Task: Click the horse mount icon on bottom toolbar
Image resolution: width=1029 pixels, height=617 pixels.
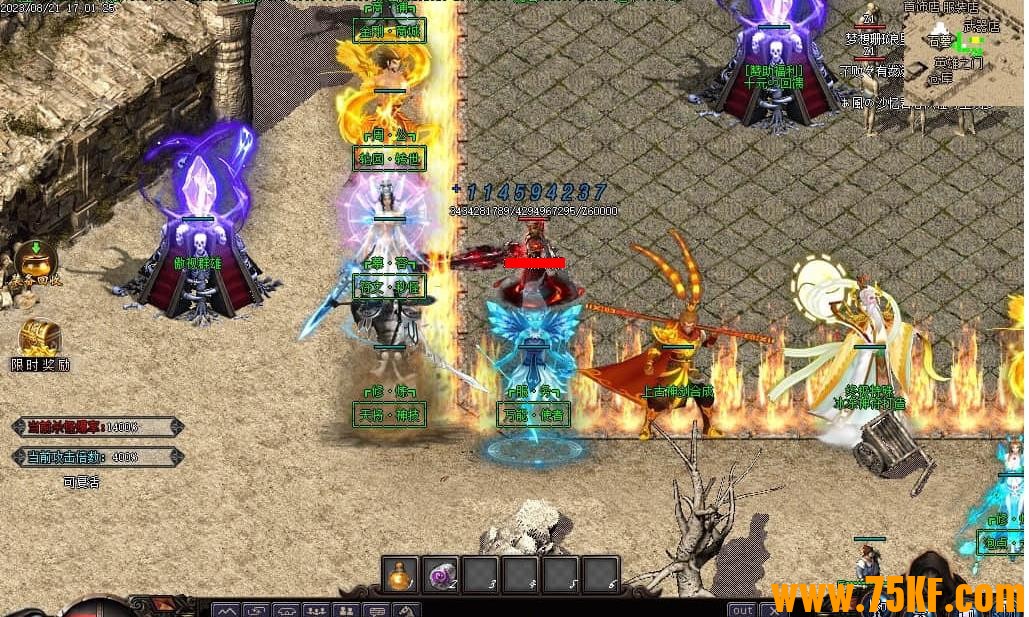Action: [x=407, y=610]
